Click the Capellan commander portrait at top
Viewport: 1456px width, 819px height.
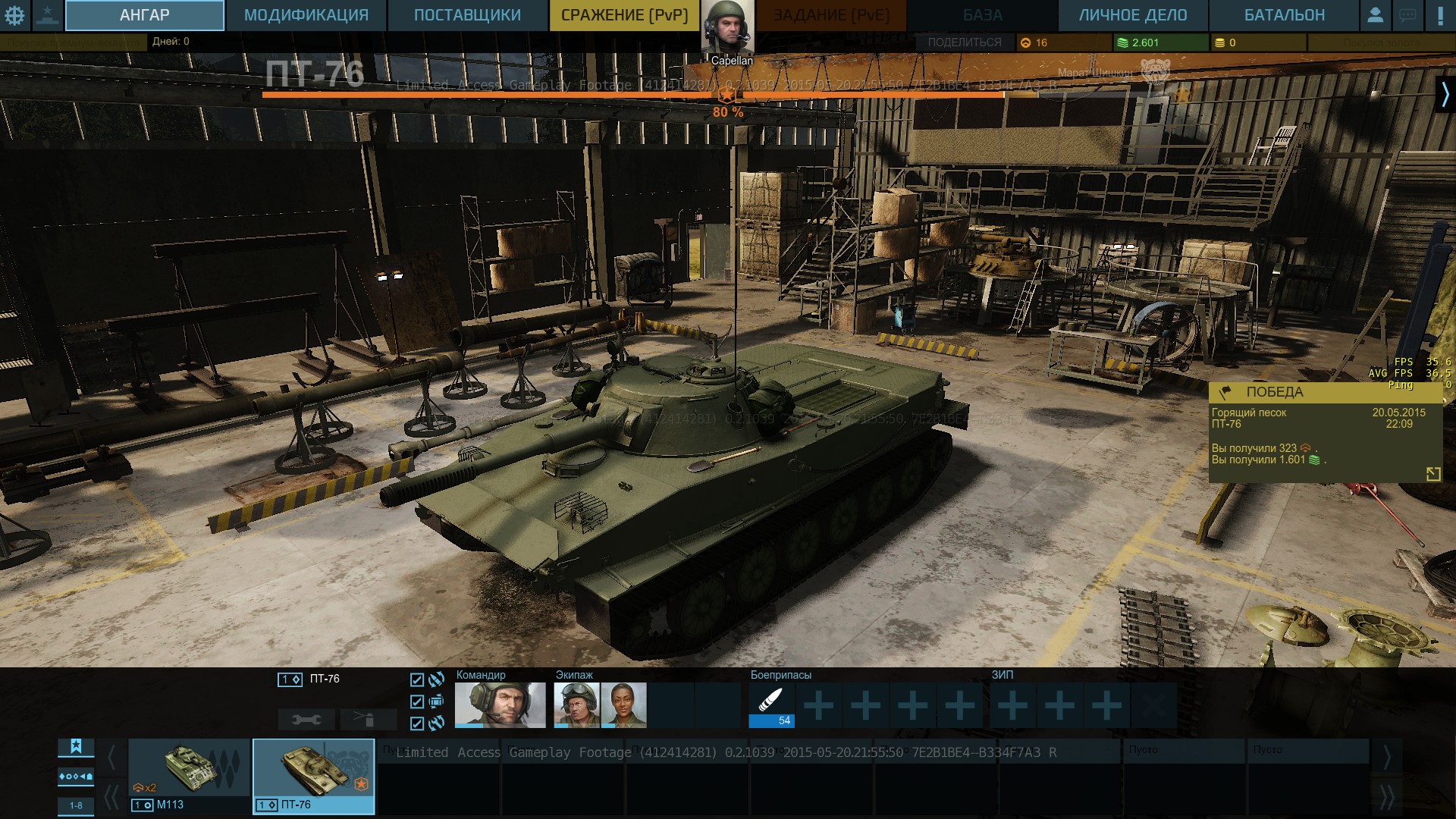[x=727, y=29]
